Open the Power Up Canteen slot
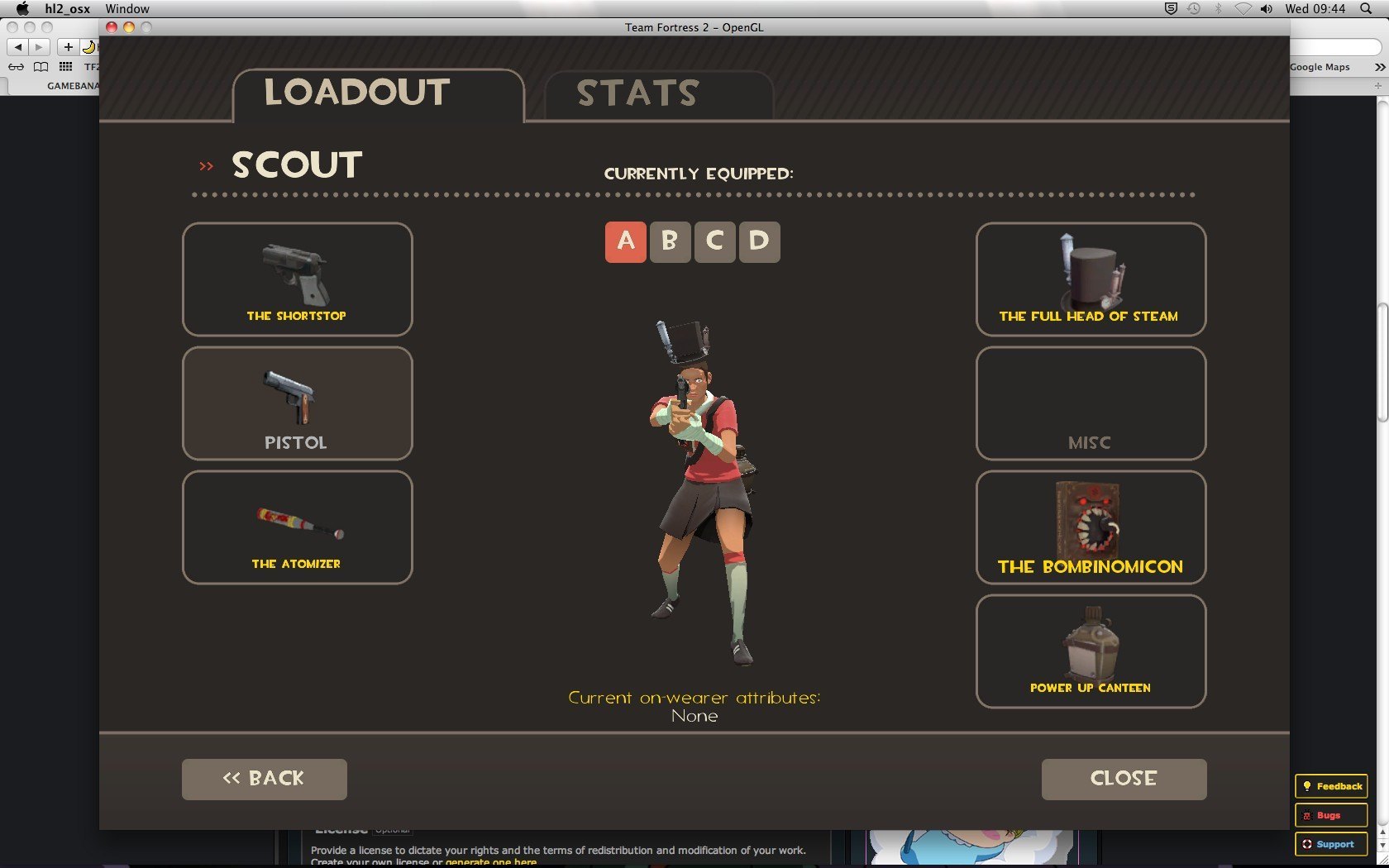 point(1091,651)
